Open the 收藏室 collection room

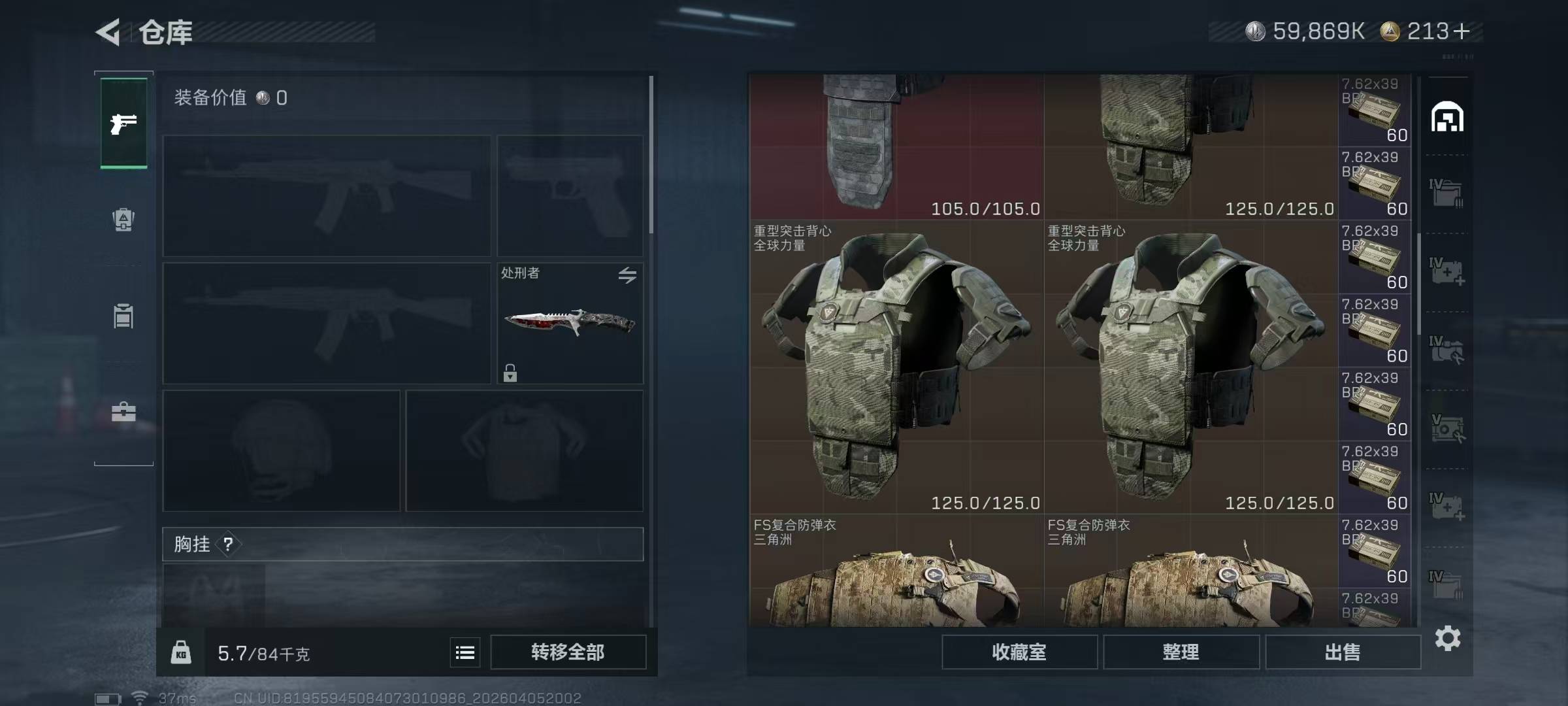[1019, 652]
